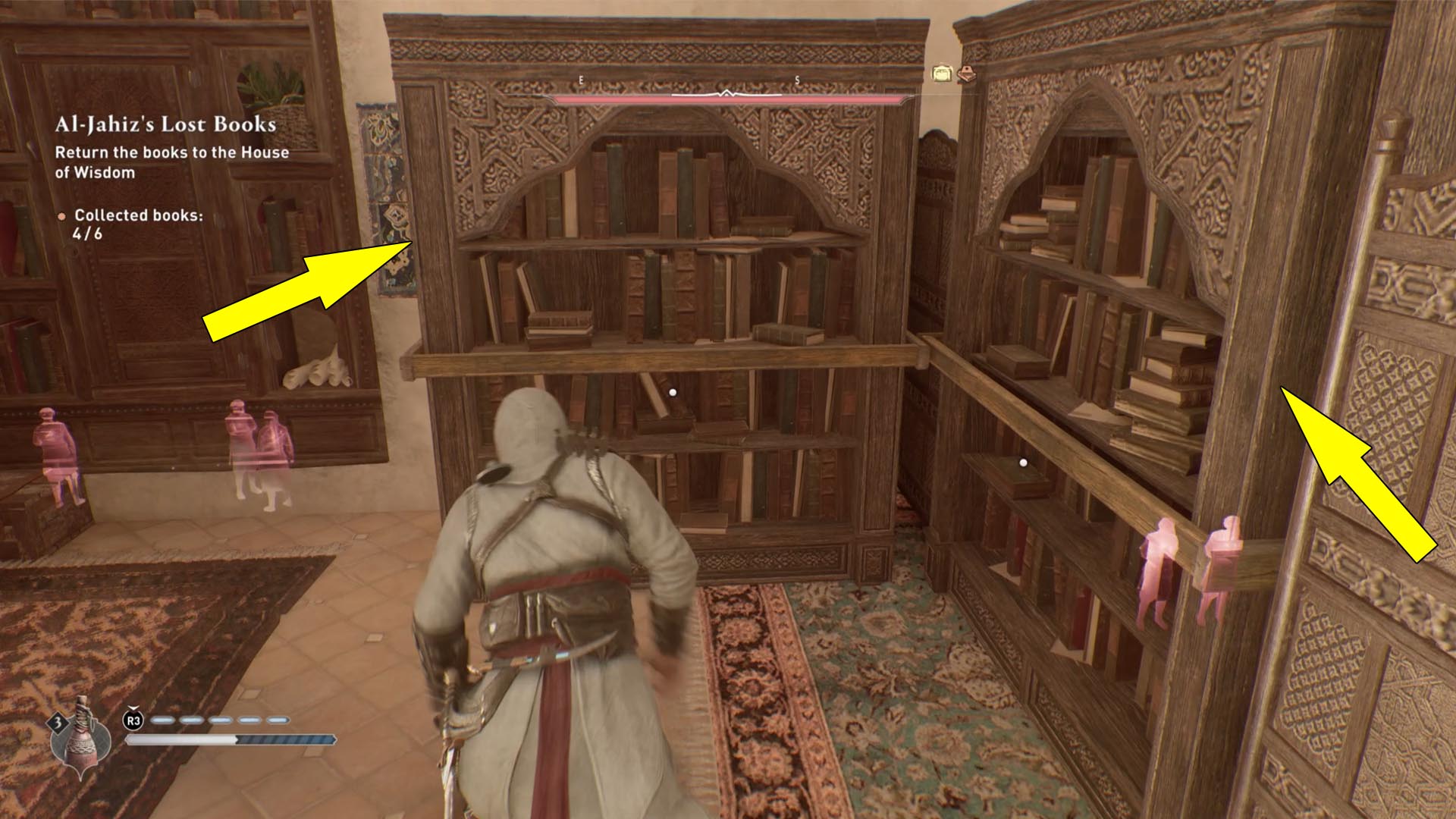Click the R3 button prompt icon
Image resolution: width=1456 pixels, height=819 pixels.
pyautogui.click(x=134, y=720)
